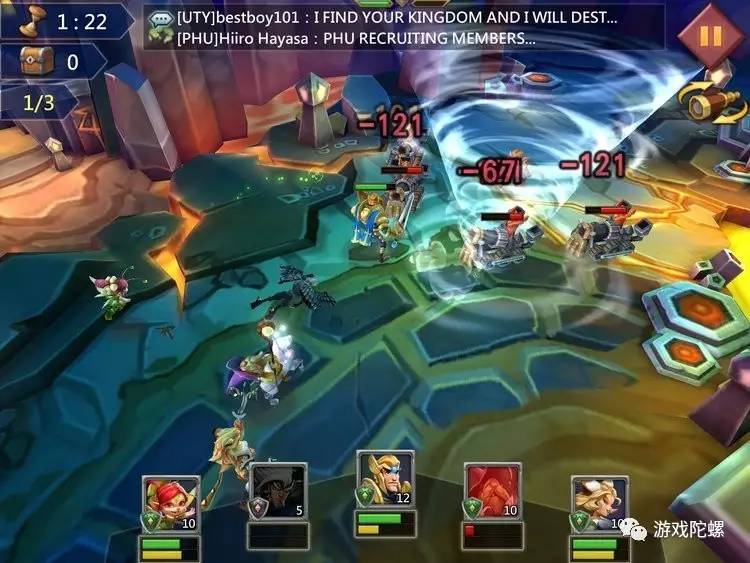Open the chat speech bubble icon
Screen dimensions: 750x563
[160, 28]
